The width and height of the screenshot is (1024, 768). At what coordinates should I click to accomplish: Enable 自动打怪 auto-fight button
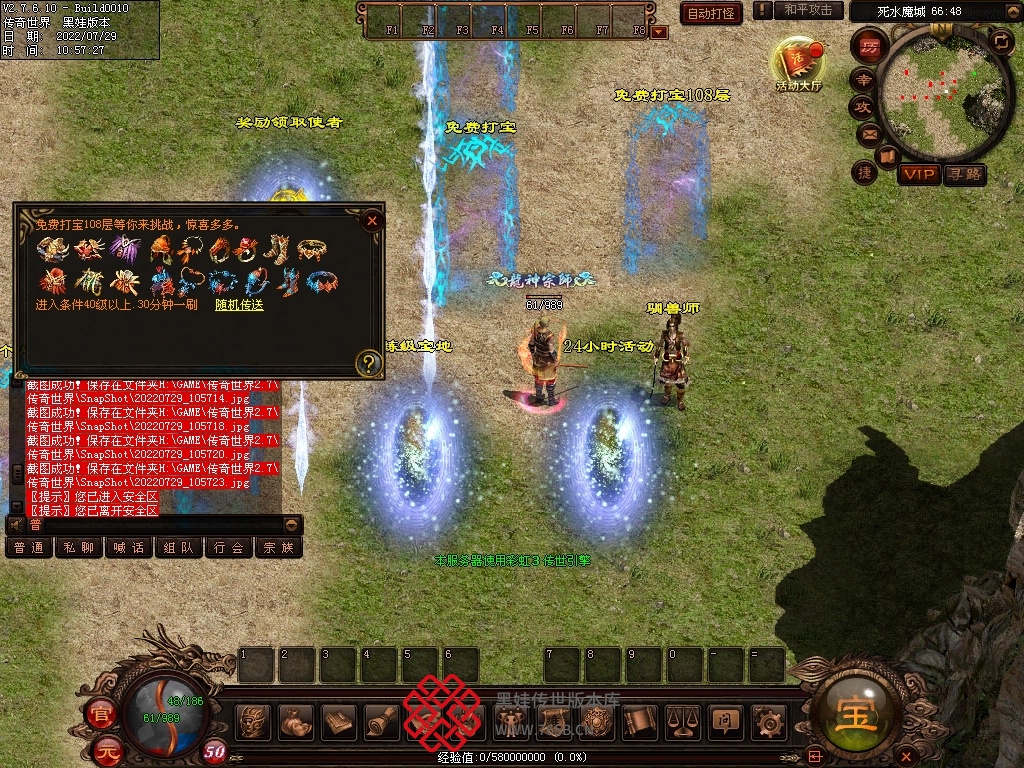click(x=711, y=13)
